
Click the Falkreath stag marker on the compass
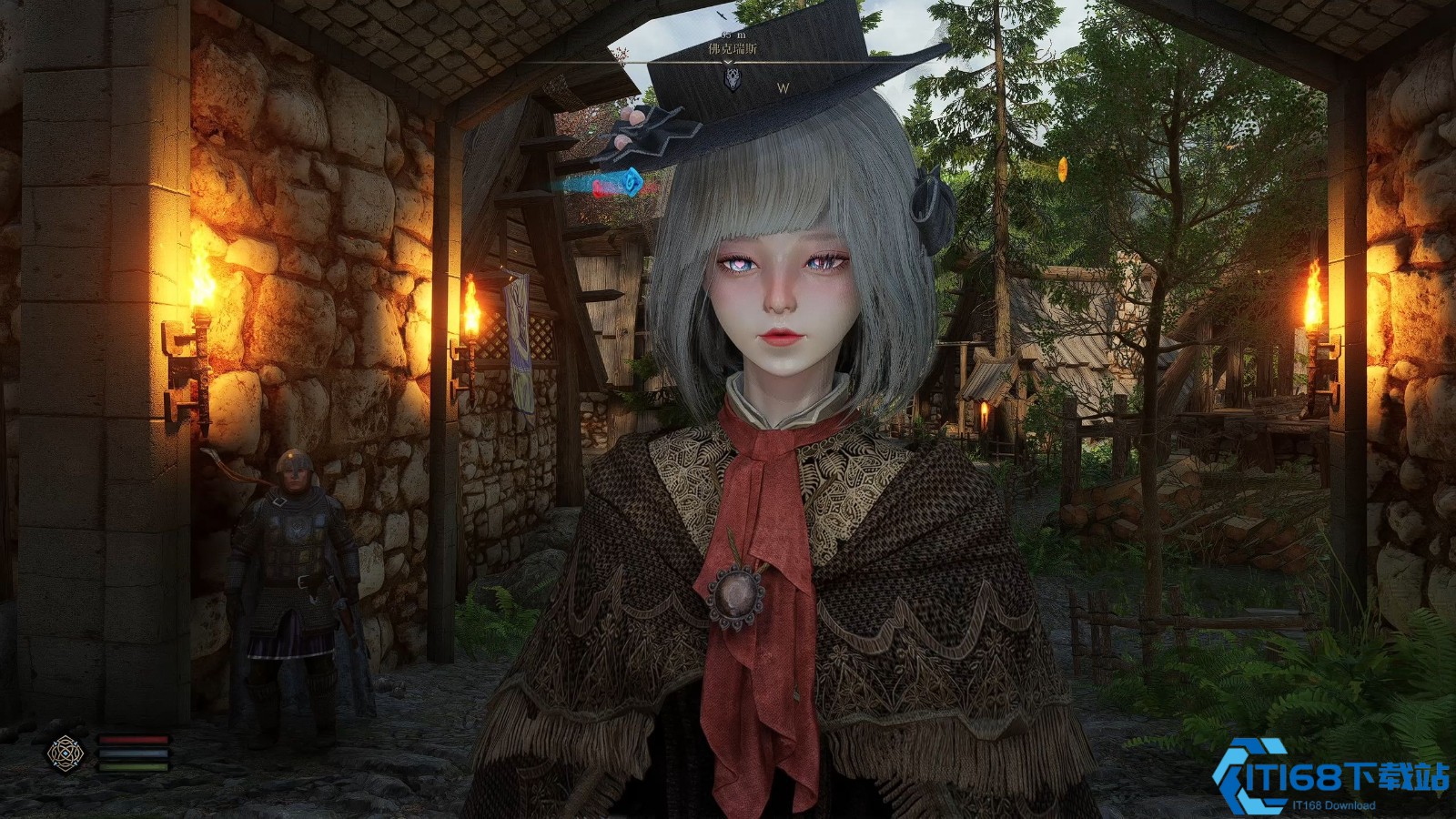(731, 81)
